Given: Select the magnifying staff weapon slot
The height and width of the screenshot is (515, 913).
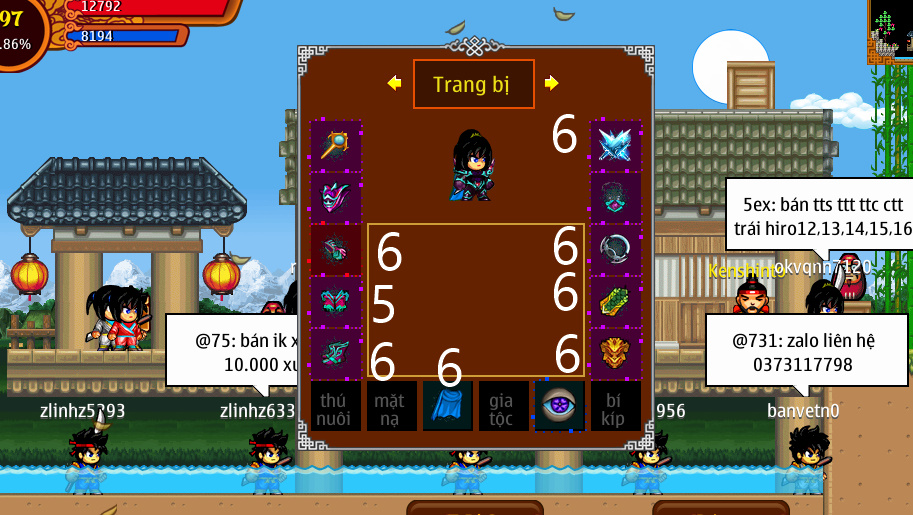Looking at the screenshot, I should tap(336, 146).
